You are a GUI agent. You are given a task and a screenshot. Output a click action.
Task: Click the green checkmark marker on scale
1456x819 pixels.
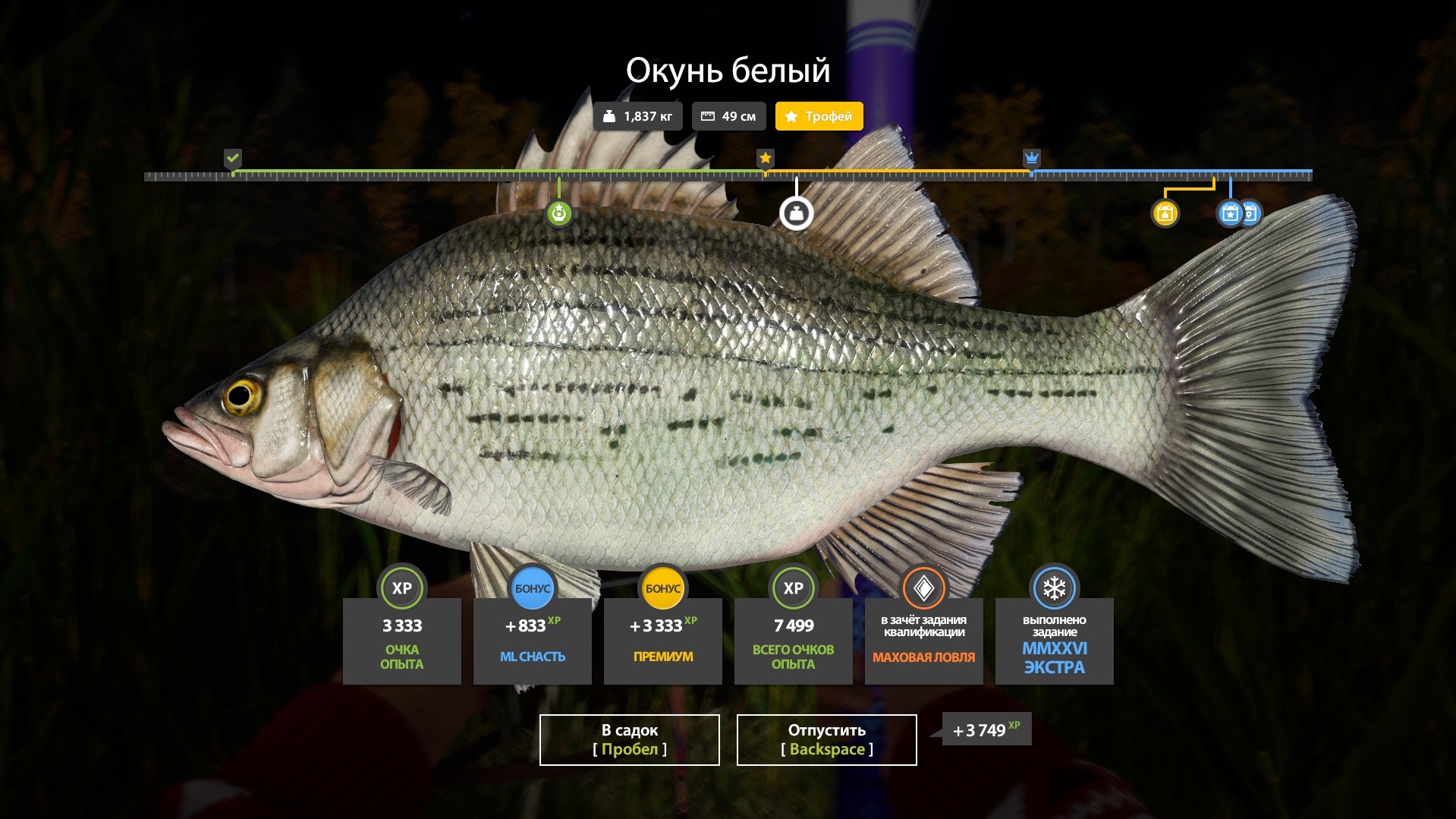[233, 159]
